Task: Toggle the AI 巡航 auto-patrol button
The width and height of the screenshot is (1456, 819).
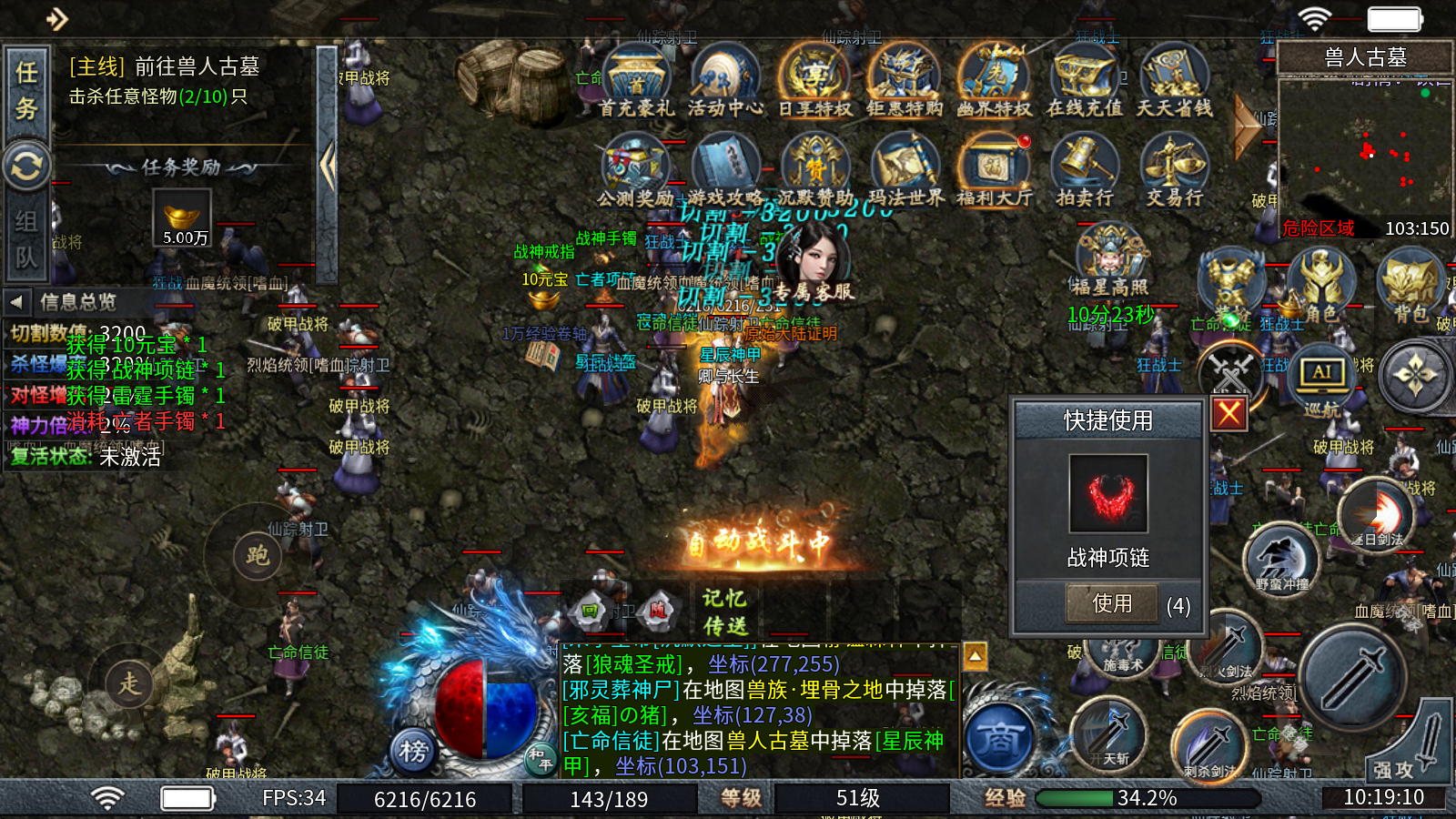Action: 1321,378
